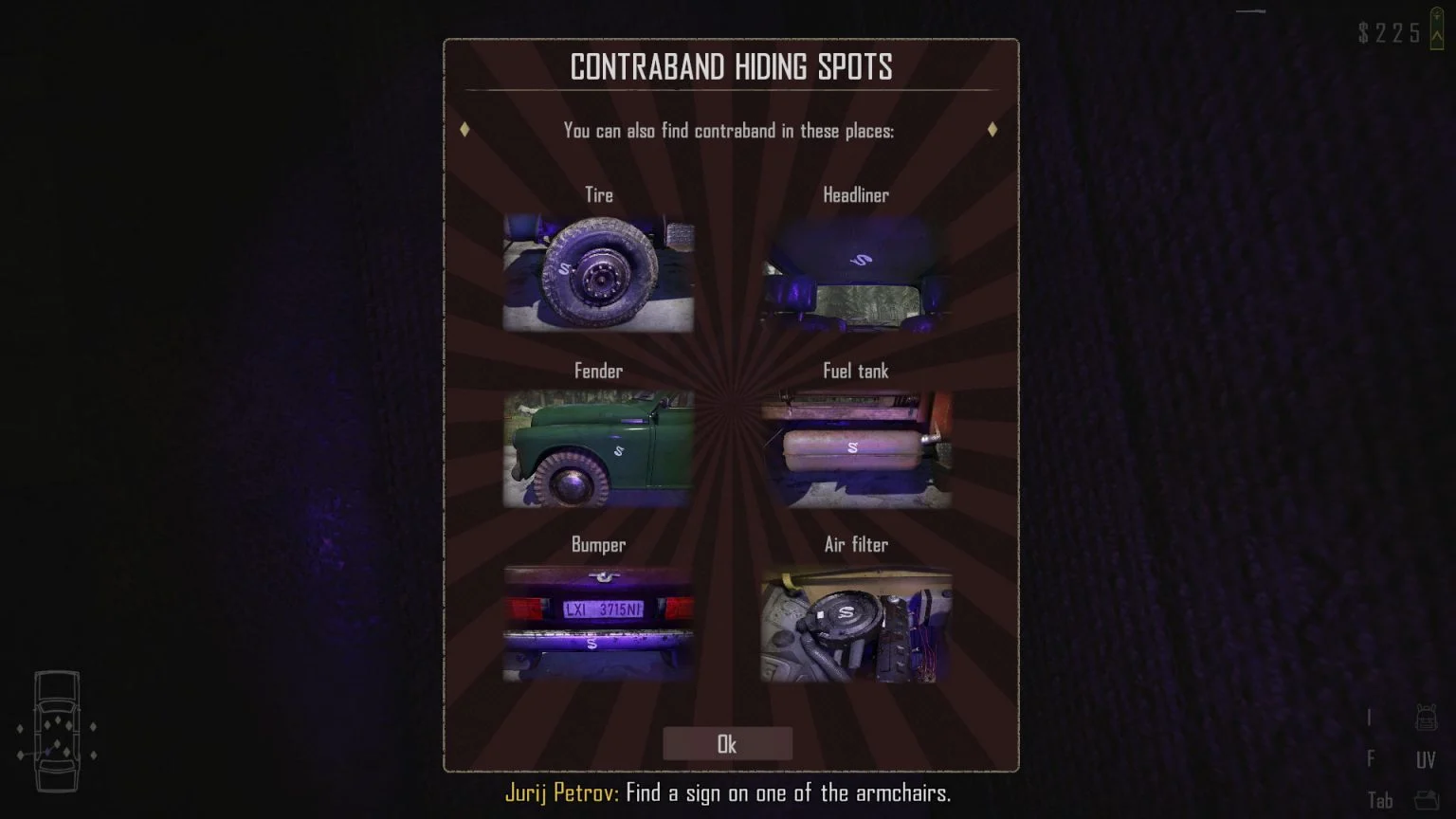Select the Fender hiding spot image
The image size is (1456, 819).
click(597, 447)
